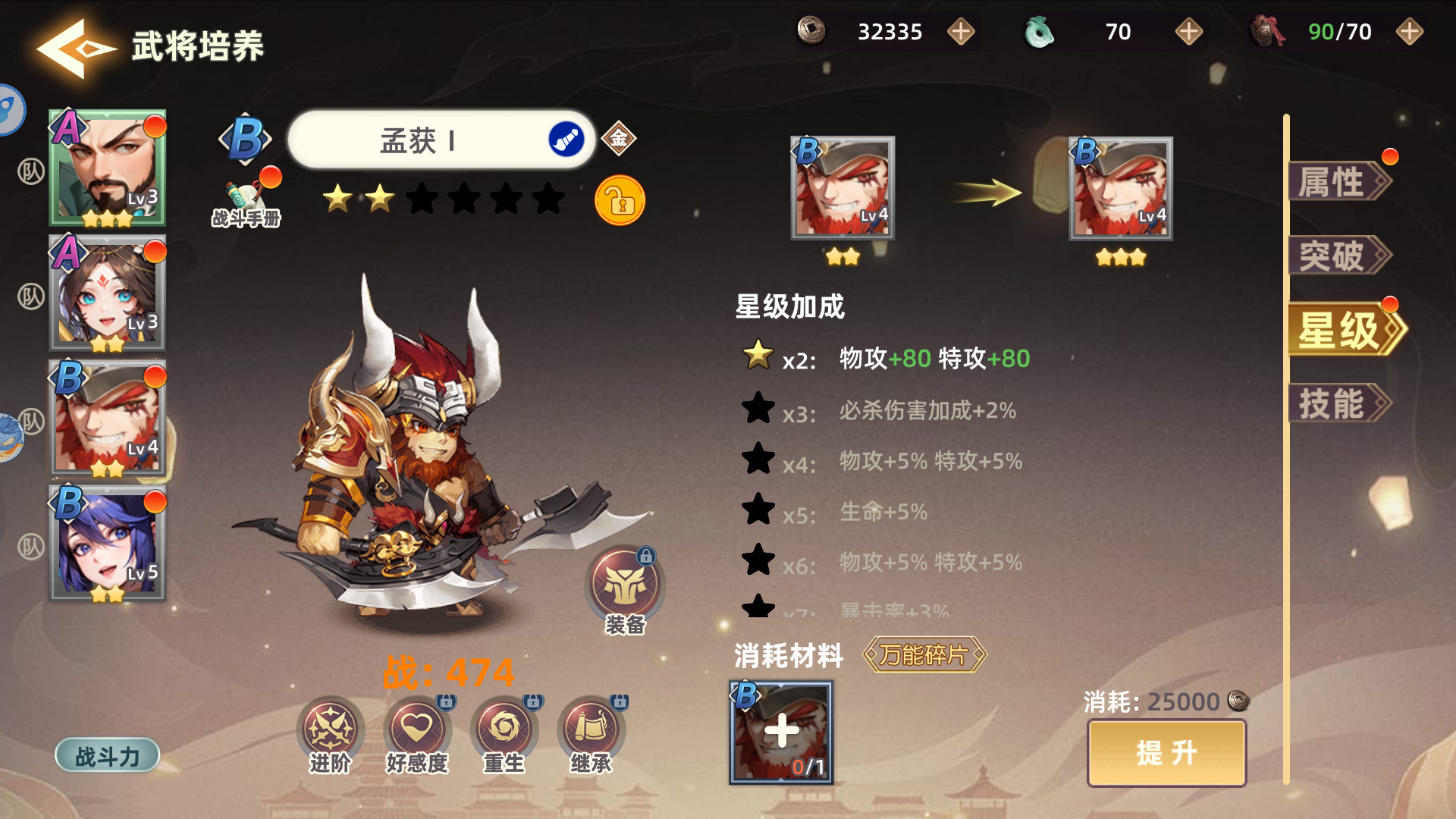Switch to the 技能 tab
This screenshot has height=819, width=1456.
tap(1338, 403)
